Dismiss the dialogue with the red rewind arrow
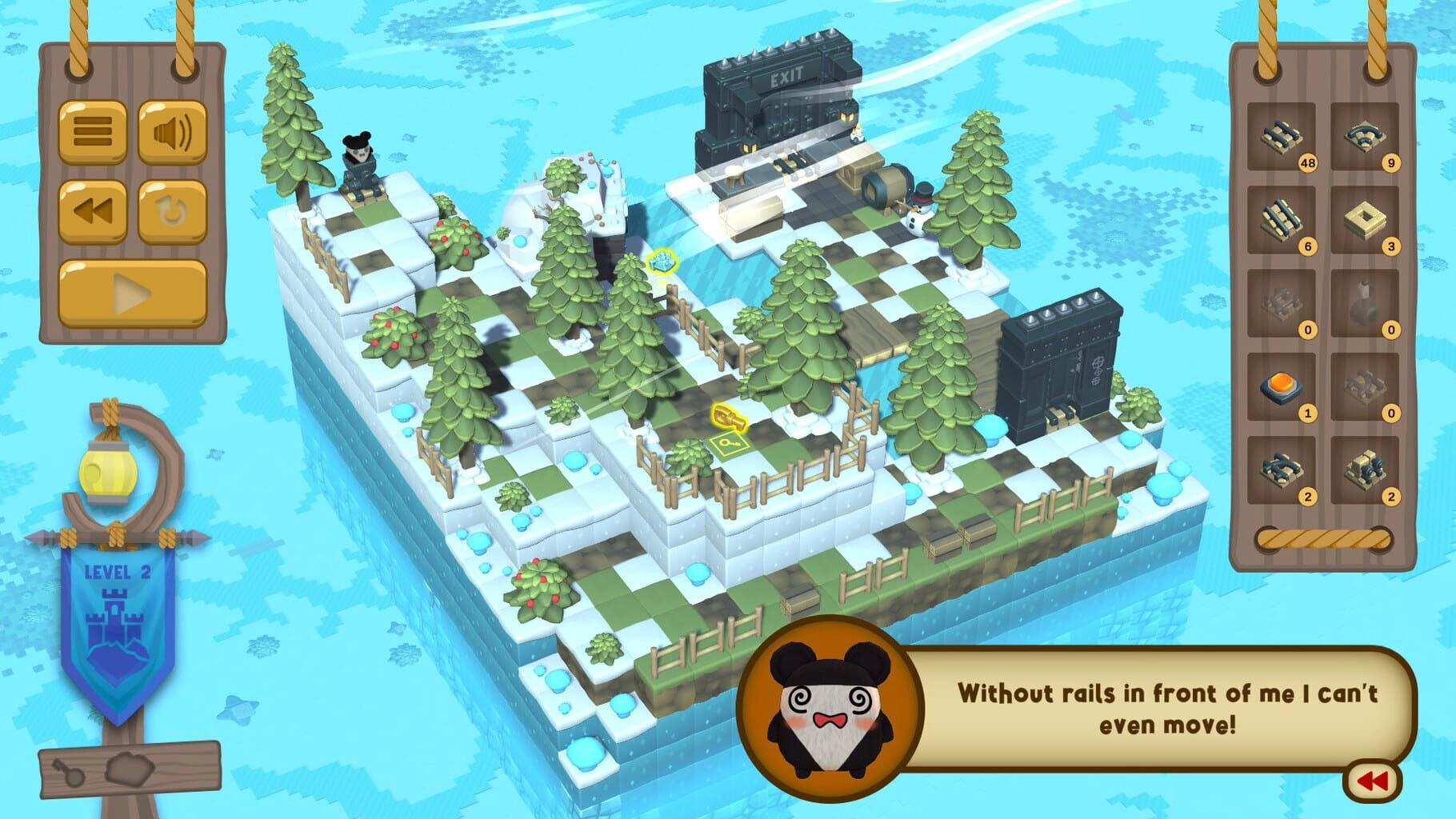1456x819 pixels. pyautogui.click(x=1373, y=781)
